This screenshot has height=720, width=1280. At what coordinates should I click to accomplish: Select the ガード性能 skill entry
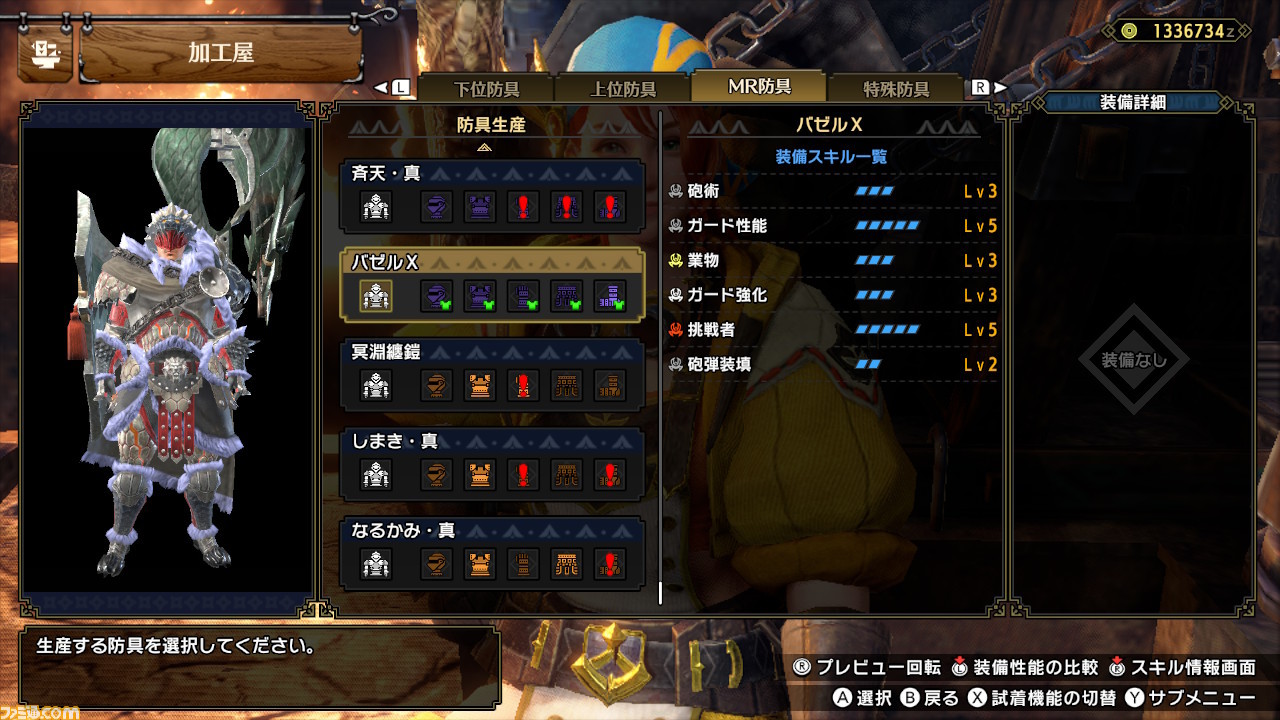pos(832,226)
